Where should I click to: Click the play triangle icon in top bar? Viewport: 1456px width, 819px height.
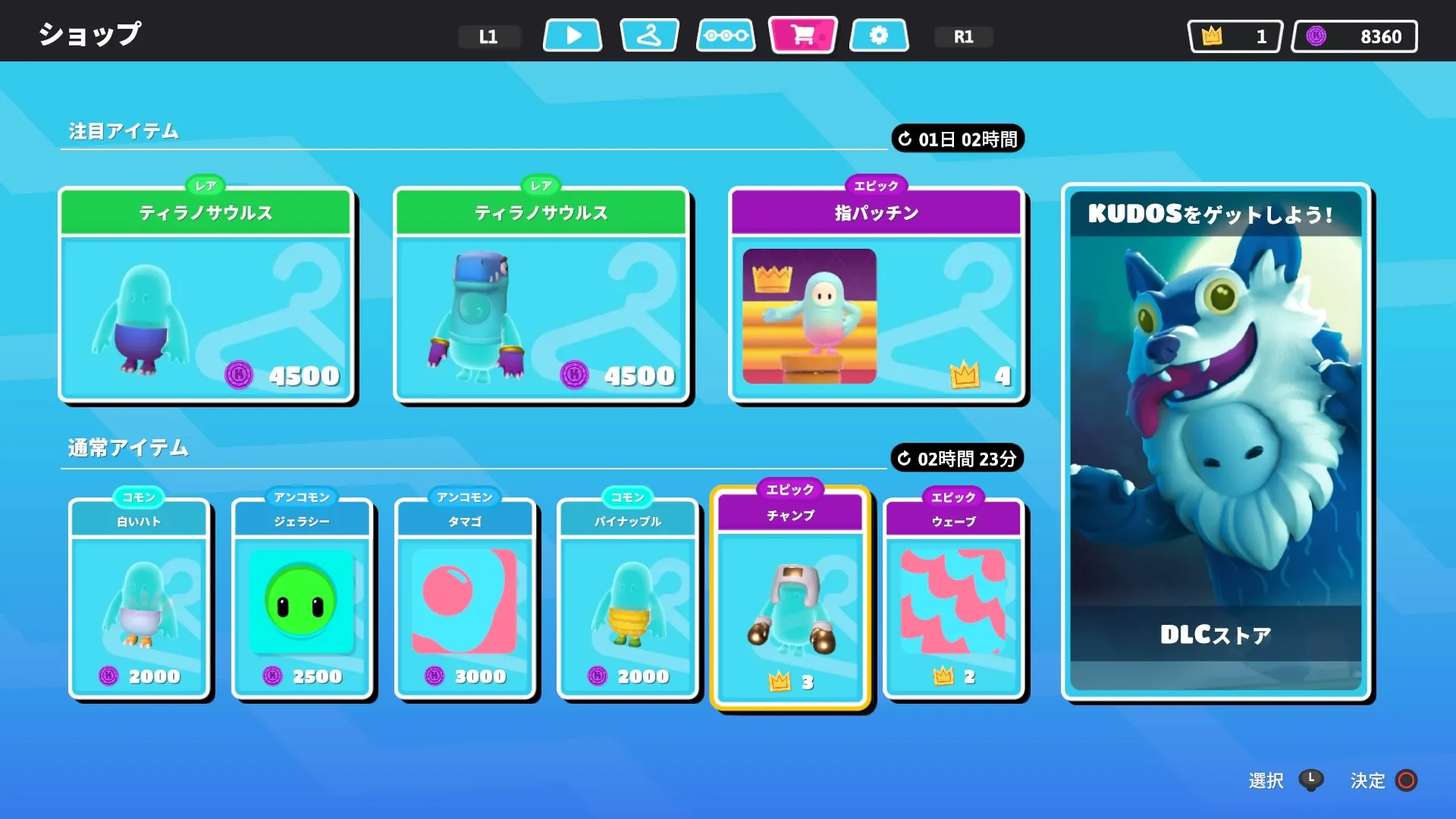tap(572, 35)
